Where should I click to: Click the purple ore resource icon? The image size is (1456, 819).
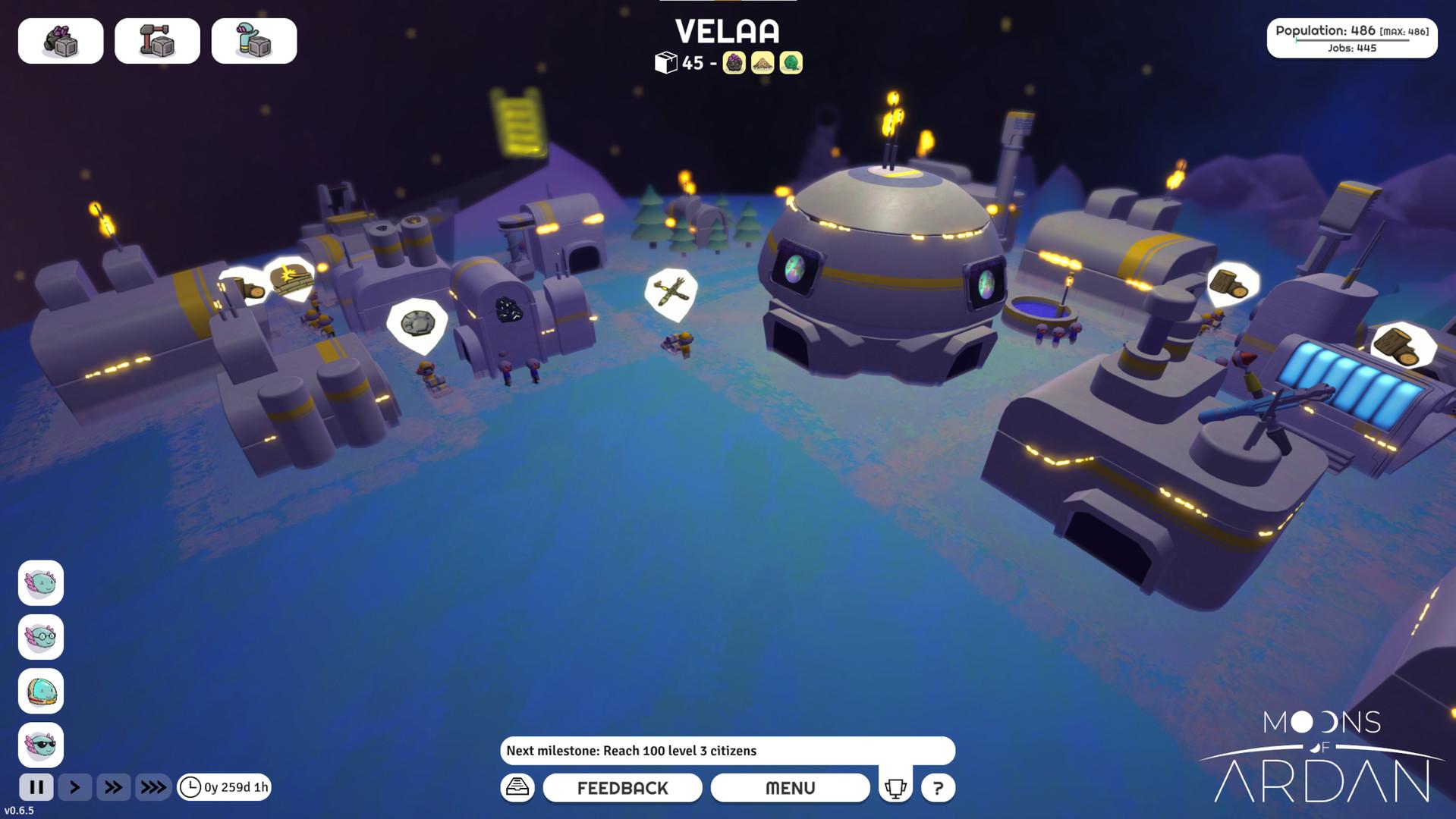coord(734,63)
